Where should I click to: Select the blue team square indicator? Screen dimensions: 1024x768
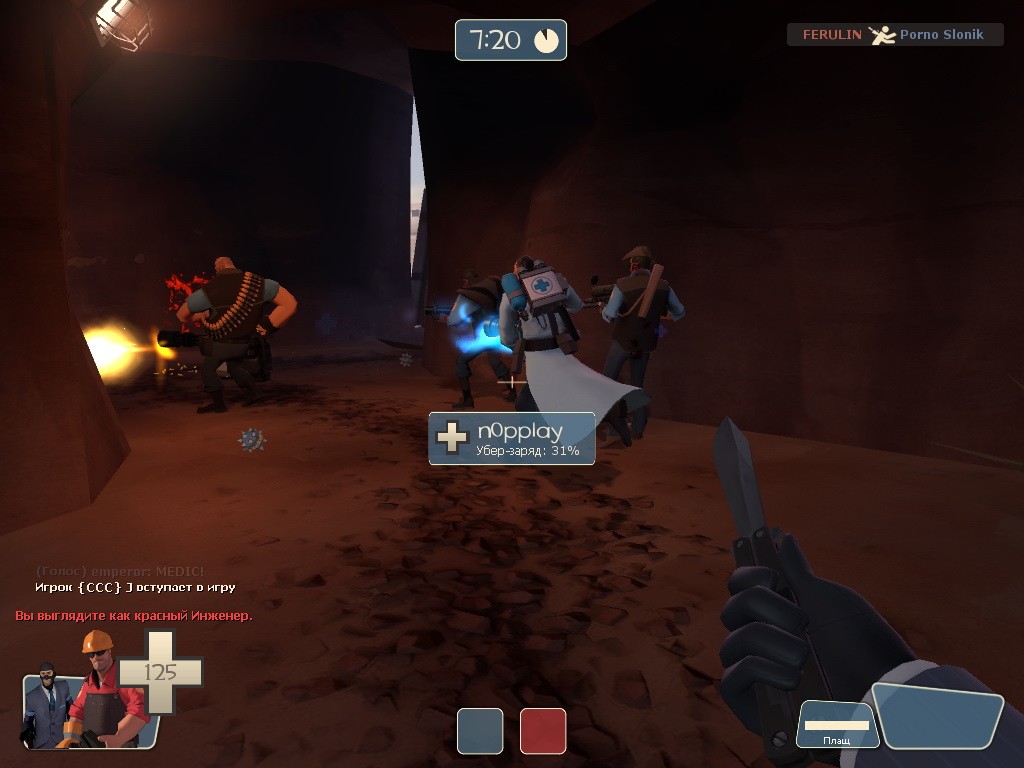click(480, 730)
